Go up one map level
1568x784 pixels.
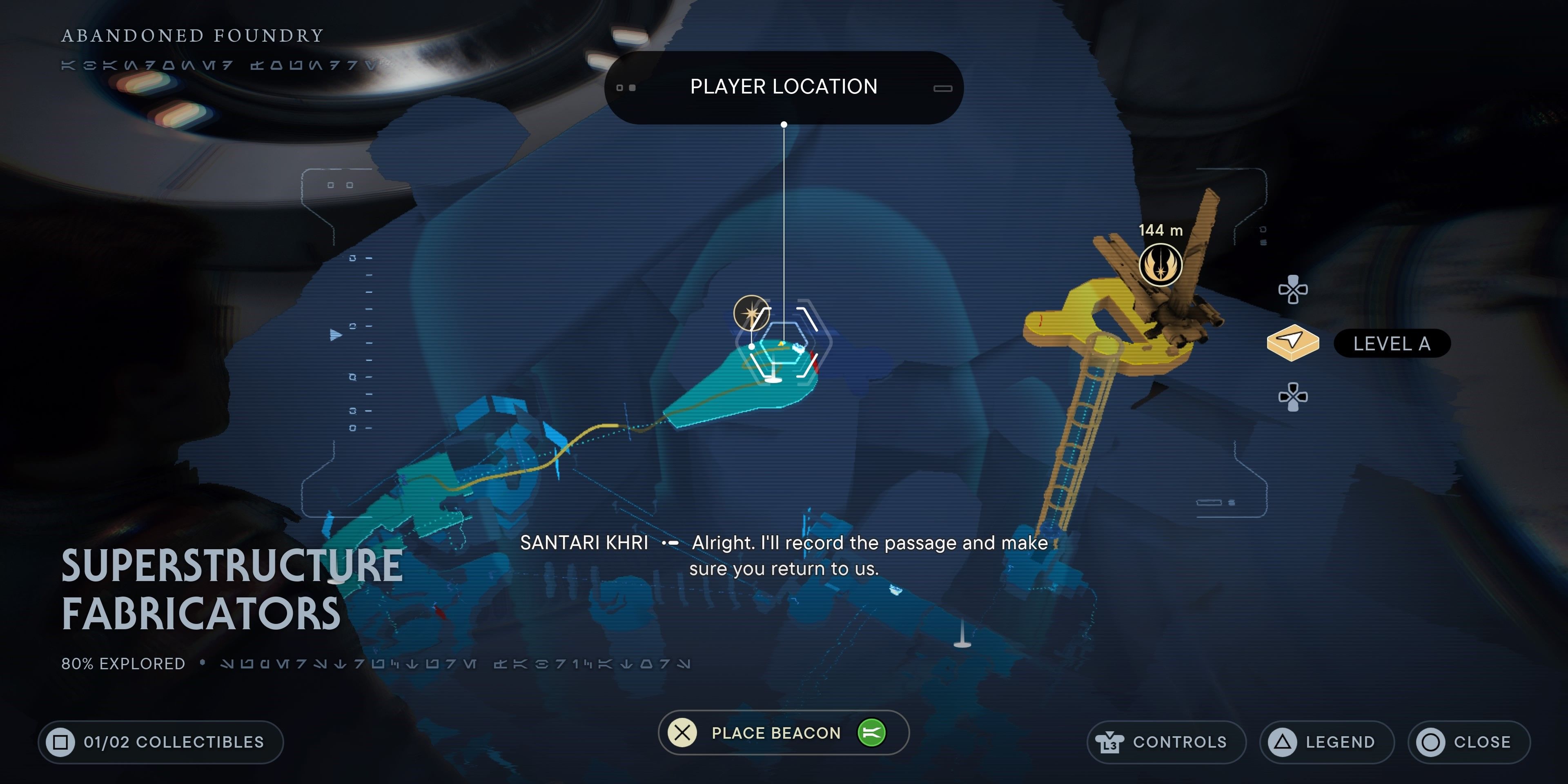pyautogui.click(x=1293, y=289)
